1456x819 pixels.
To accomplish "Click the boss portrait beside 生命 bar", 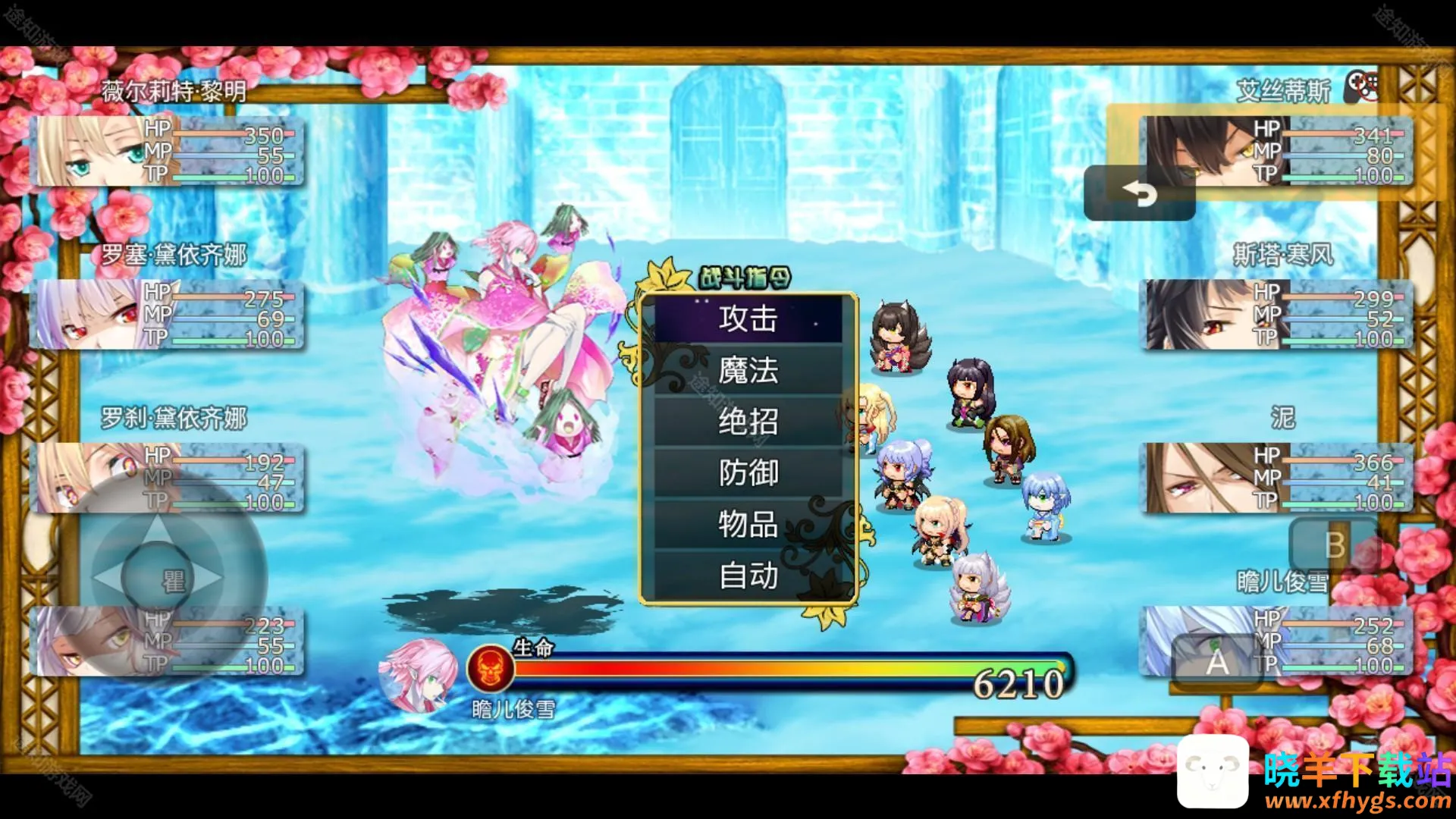I will 417,674.
